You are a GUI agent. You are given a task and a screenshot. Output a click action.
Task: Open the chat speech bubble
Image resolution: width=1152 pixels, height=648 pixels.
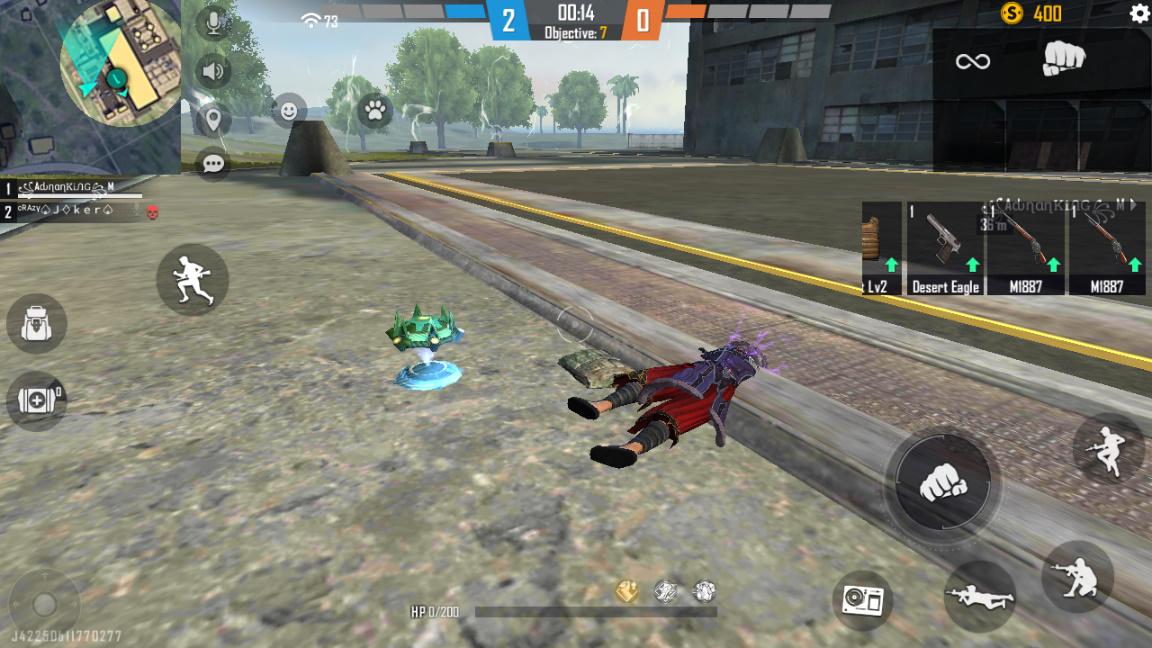213,164
